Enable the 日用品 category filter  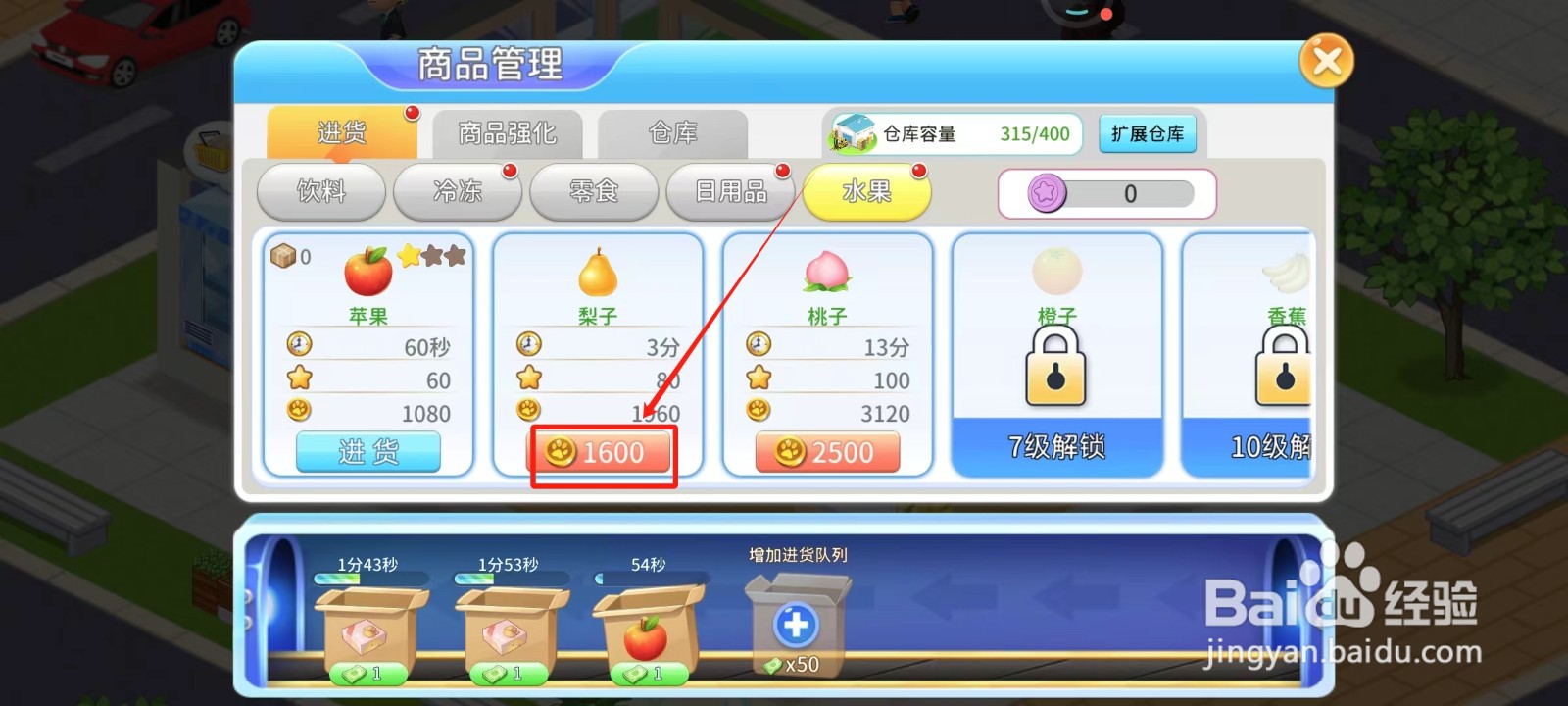(732, 192)
